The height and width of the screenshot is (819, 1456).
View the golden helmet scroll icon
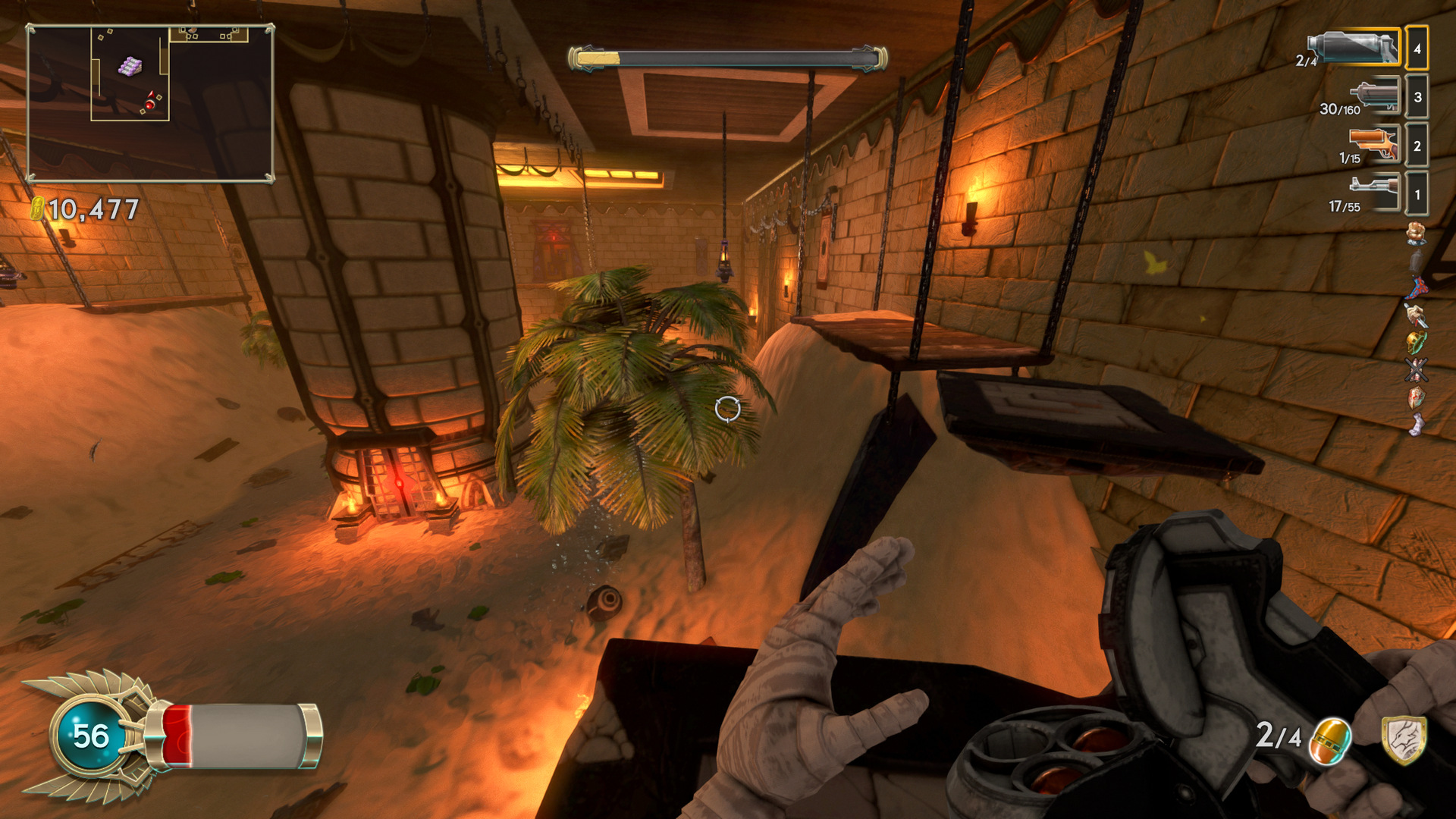pyautogui.click(x=1416, y=343)
